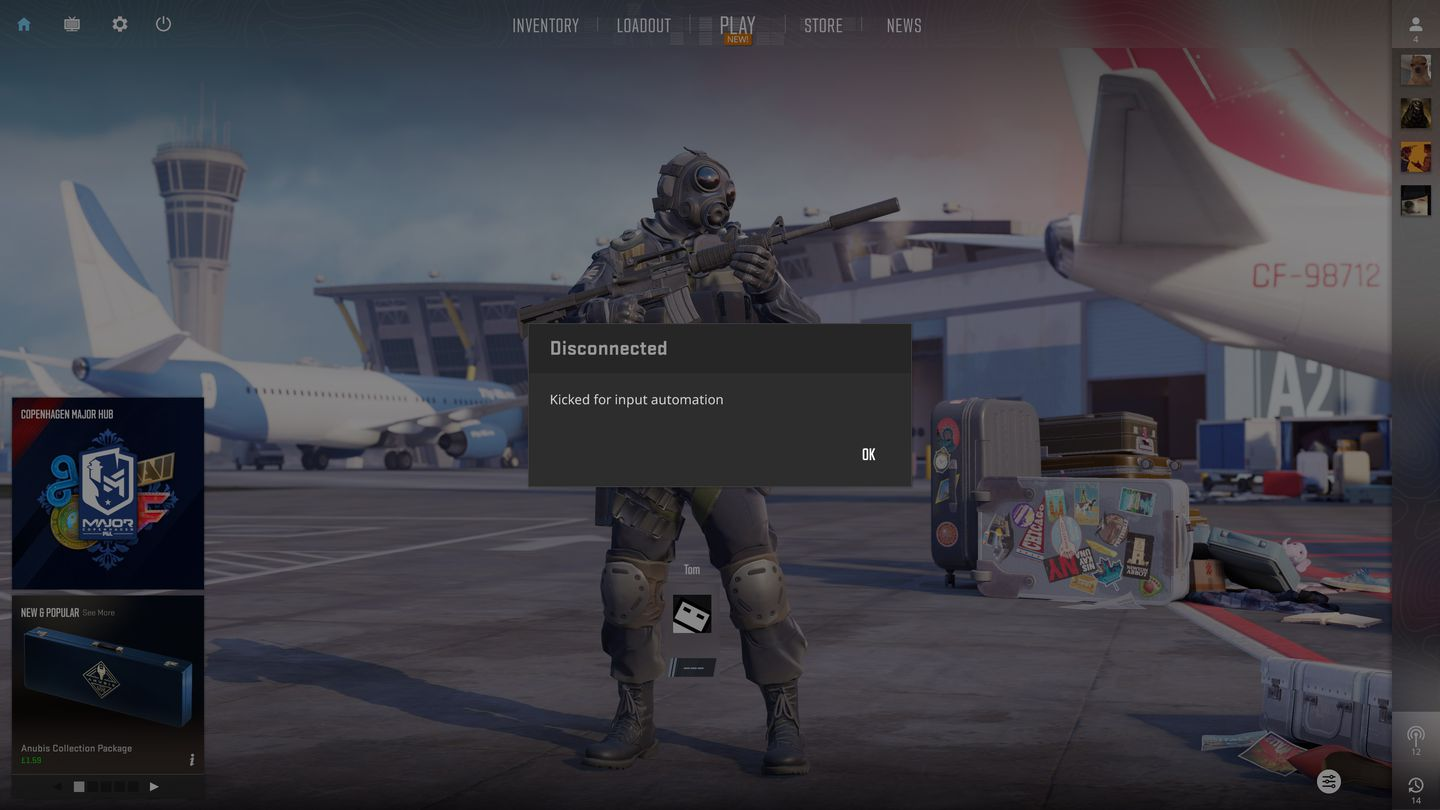Show info for Anubis Collection Package
The image size is (1440, 810).
[192, 760]
